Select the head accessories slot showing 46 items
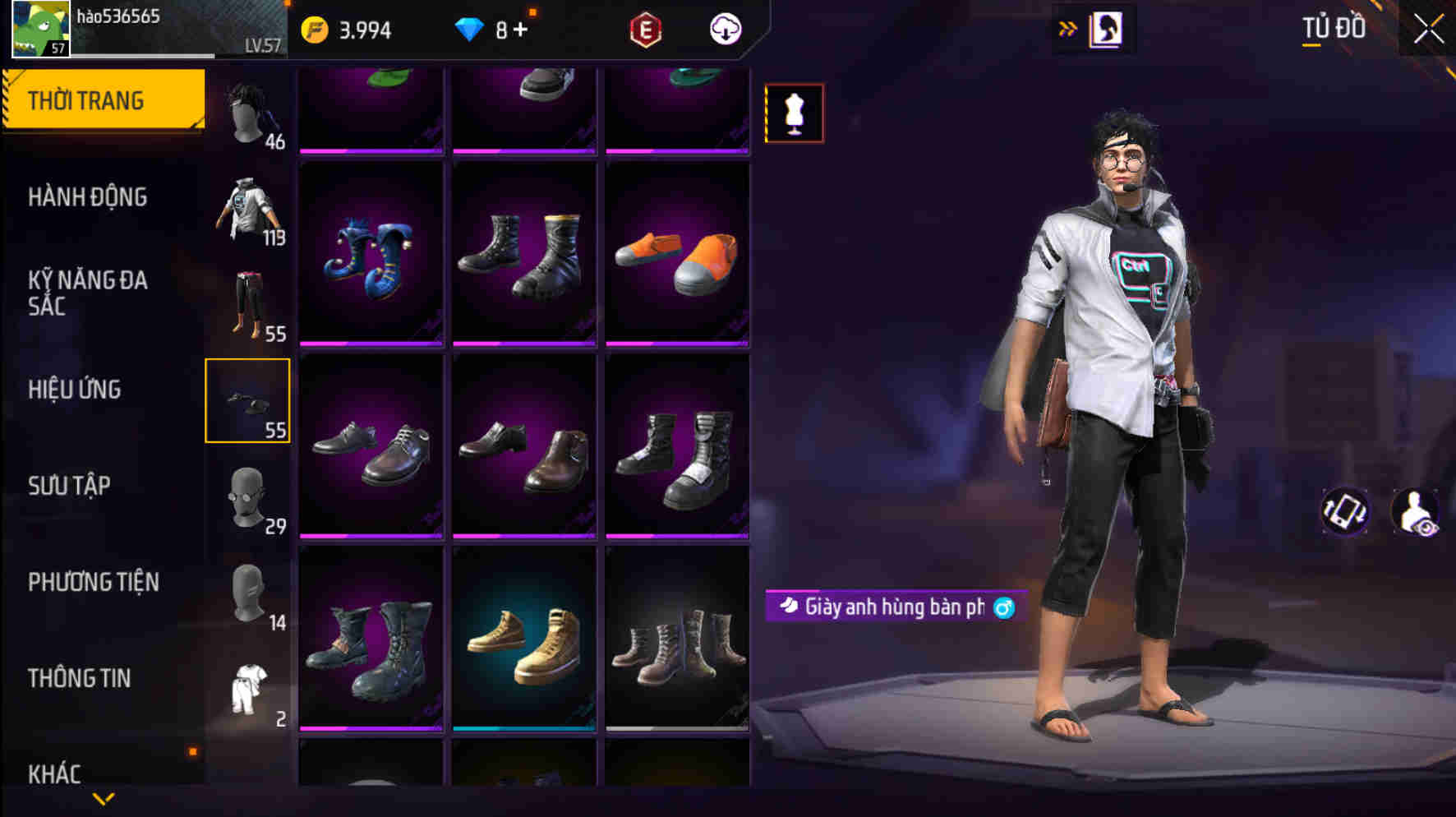 248,111
